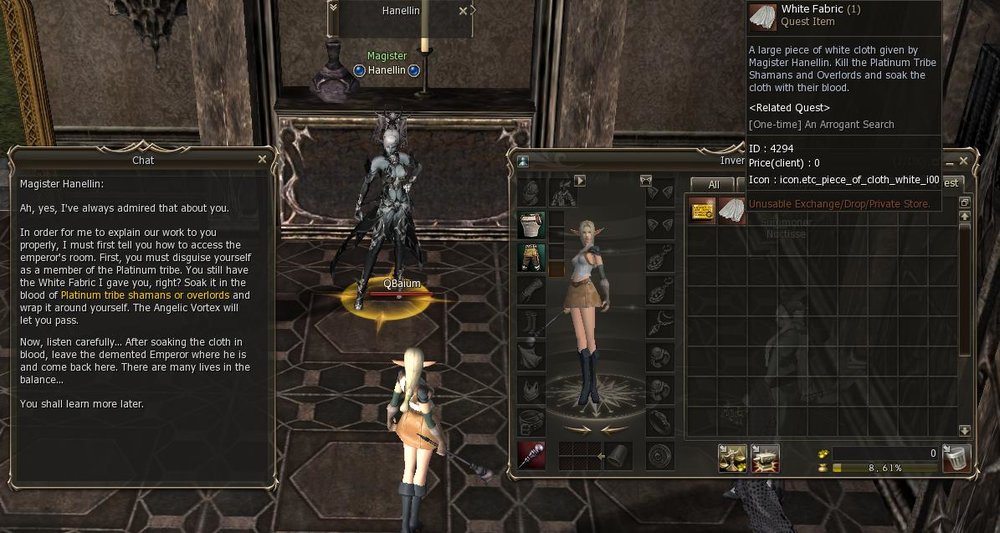The image size is (1000, 533).
Task: Select the equipped red weapon slot
Action: pos(531,455)
